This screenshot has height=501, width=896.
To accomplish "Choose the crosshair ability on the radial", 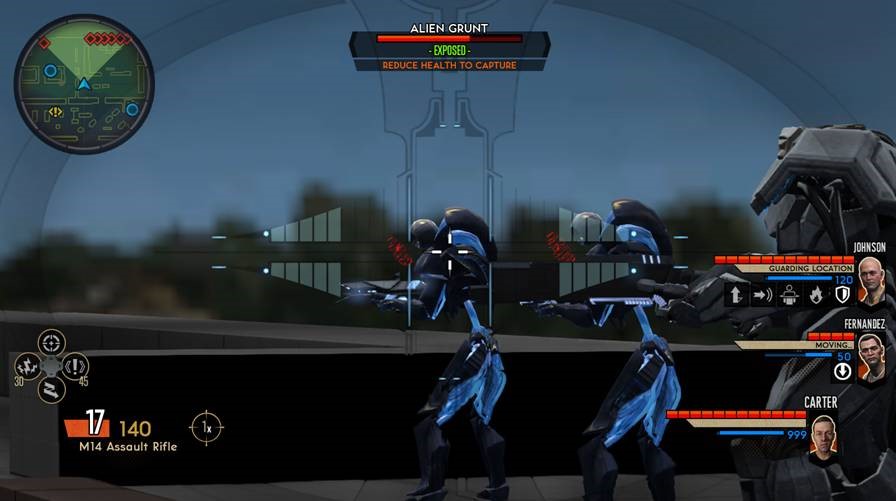I will [x=51, y=343].
